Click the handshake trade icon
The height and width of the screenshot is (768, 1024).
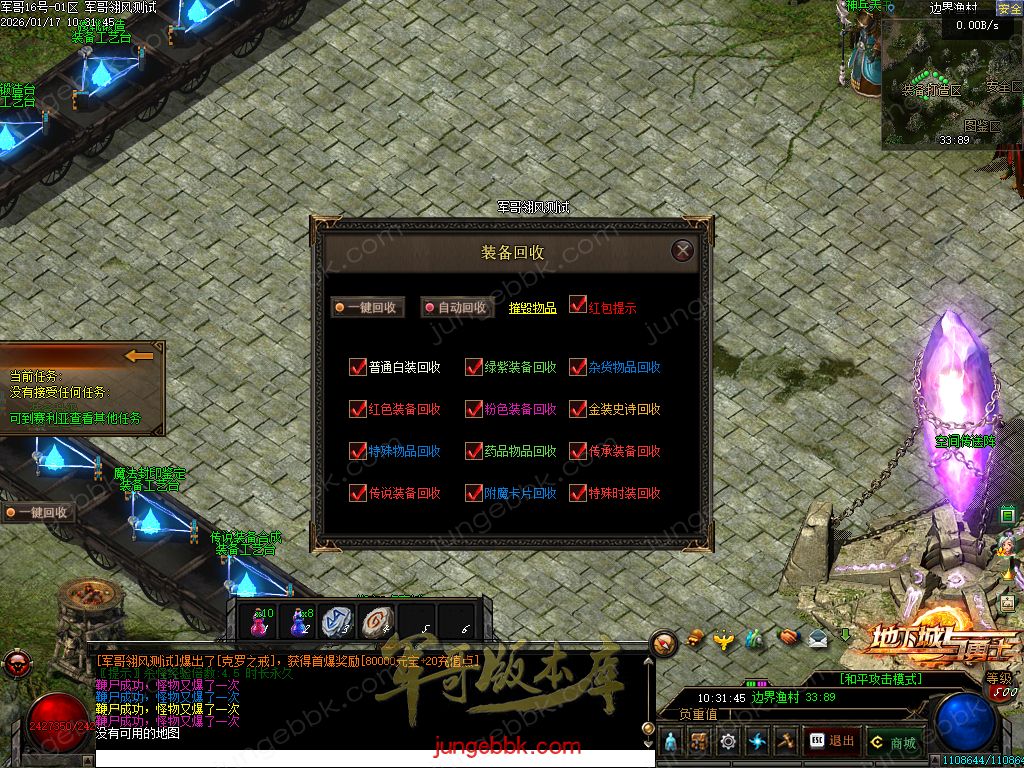point(789,637)
